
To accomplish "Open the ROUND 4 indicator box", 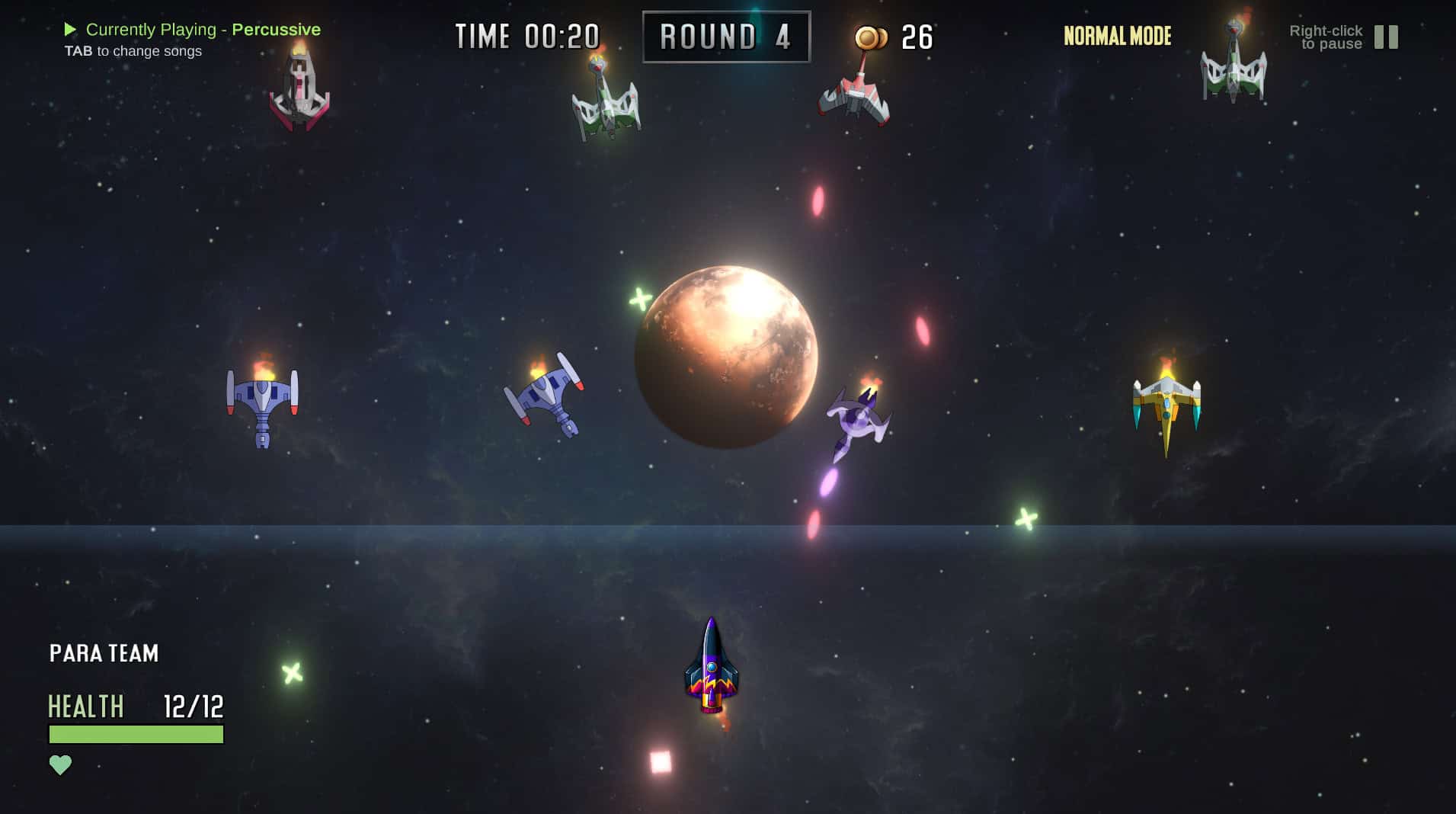I will 724,36.
